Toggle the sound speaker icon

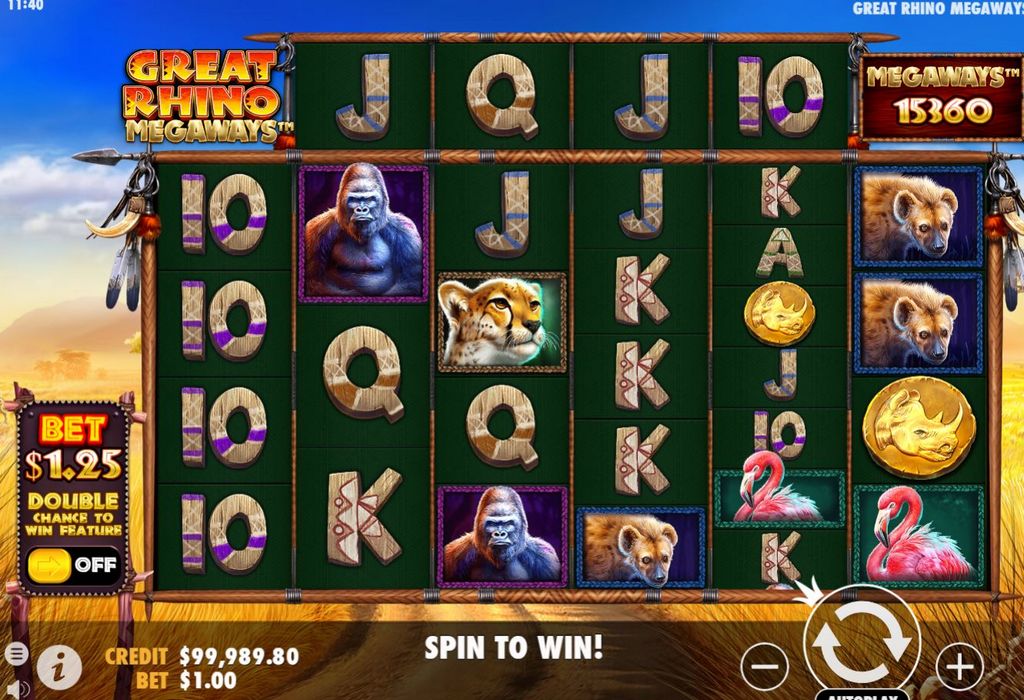[x=15, y=688]
